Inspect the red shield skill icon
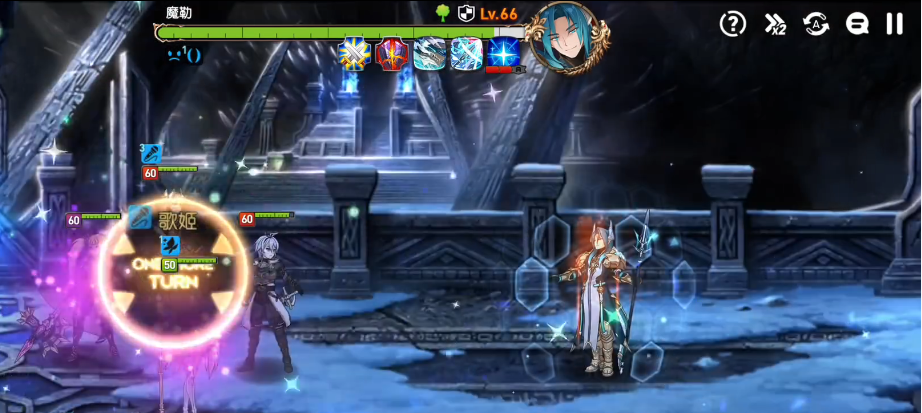 click(x=391, y=53)
